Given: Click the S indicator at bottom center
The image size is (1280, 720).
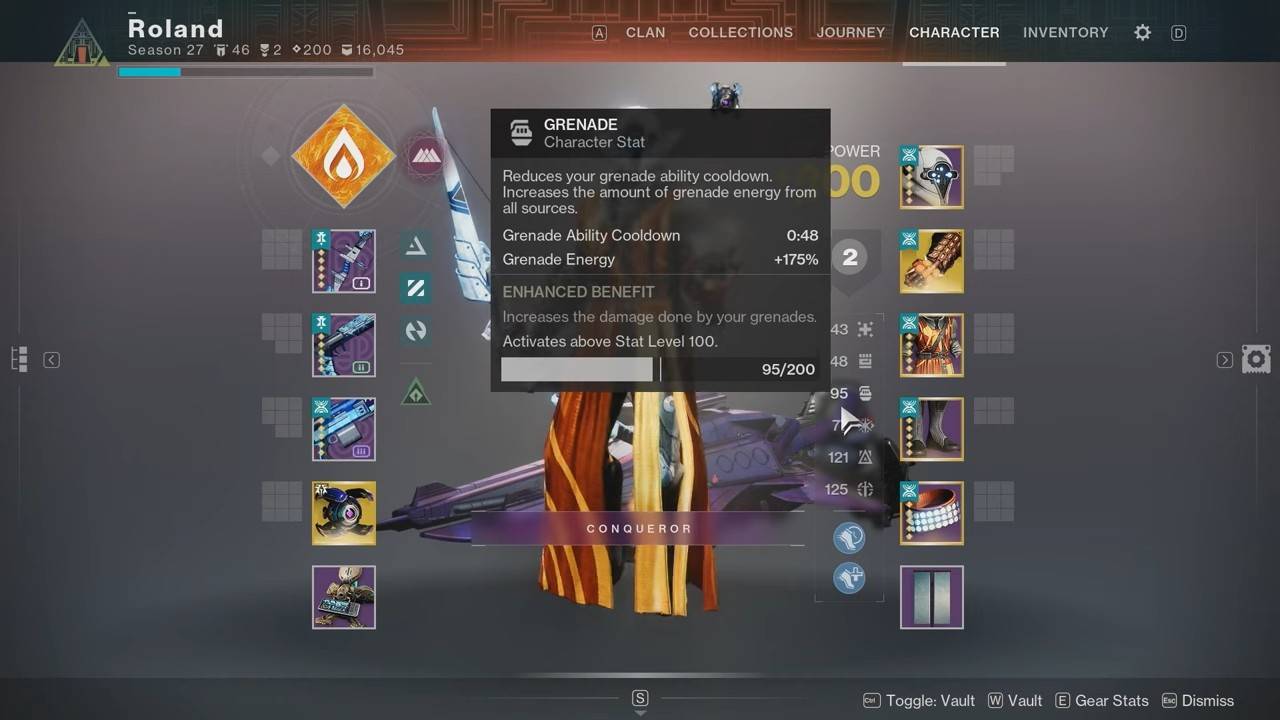Looking at the screenshot, I should pos(640,699).
